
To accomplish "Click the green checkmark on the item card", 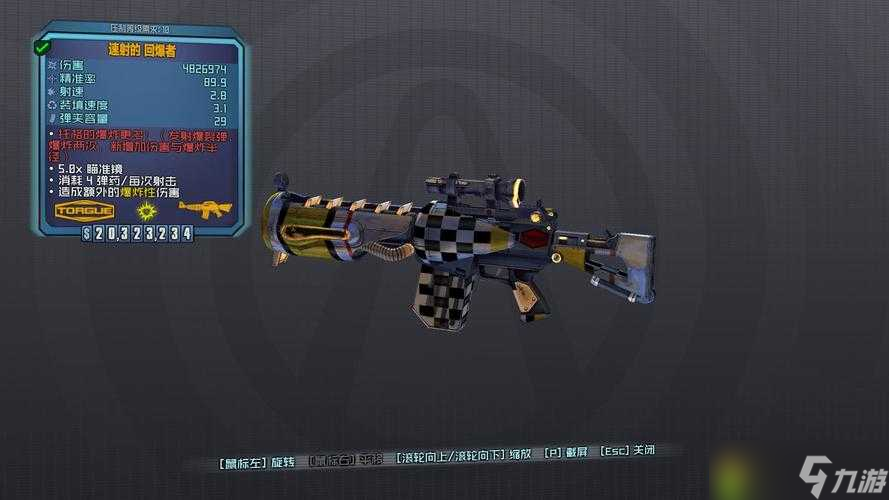I will pos(42,47).
